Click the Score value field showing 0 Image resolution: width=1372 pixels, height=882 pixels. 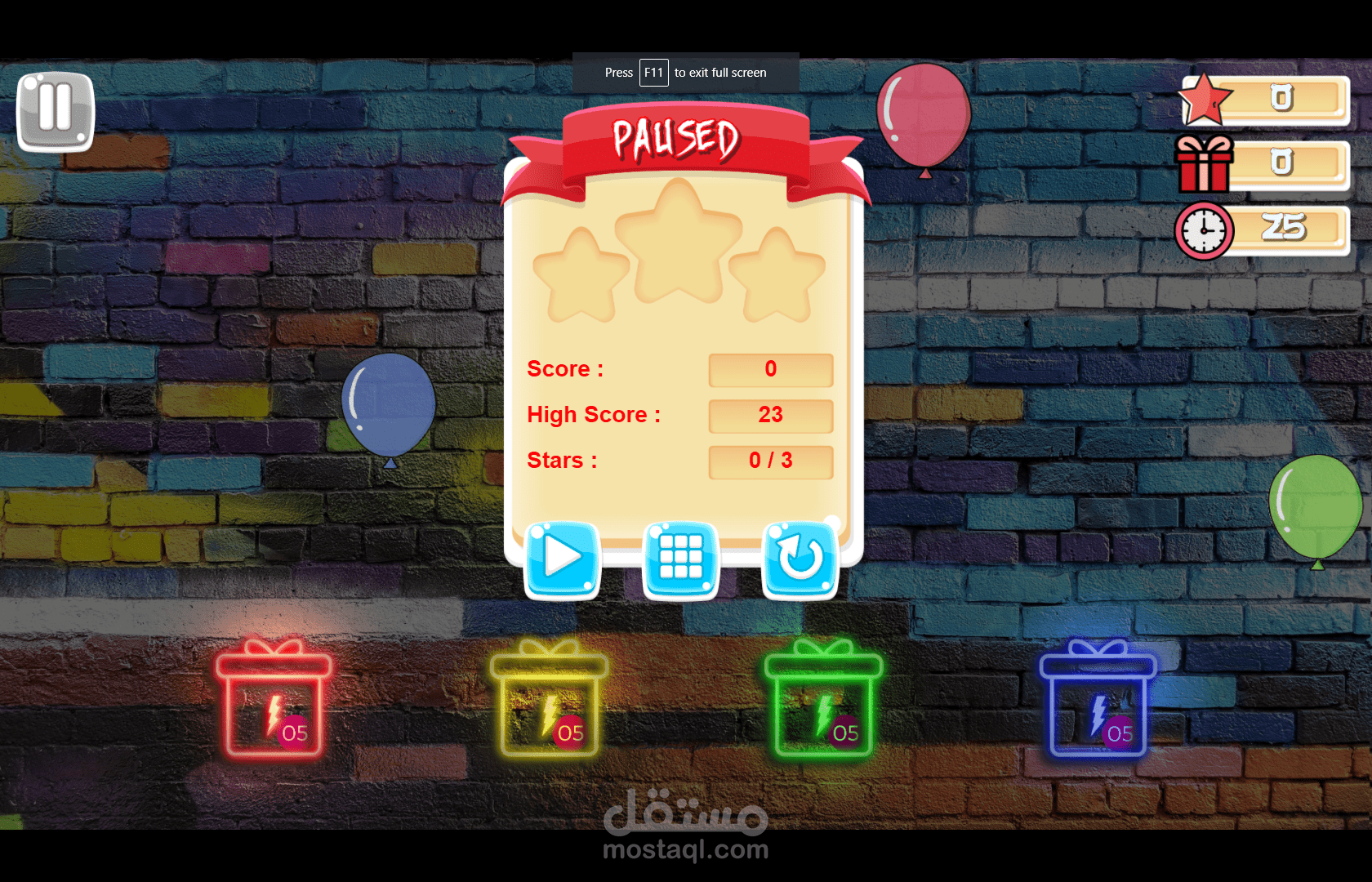pos(770,369)
